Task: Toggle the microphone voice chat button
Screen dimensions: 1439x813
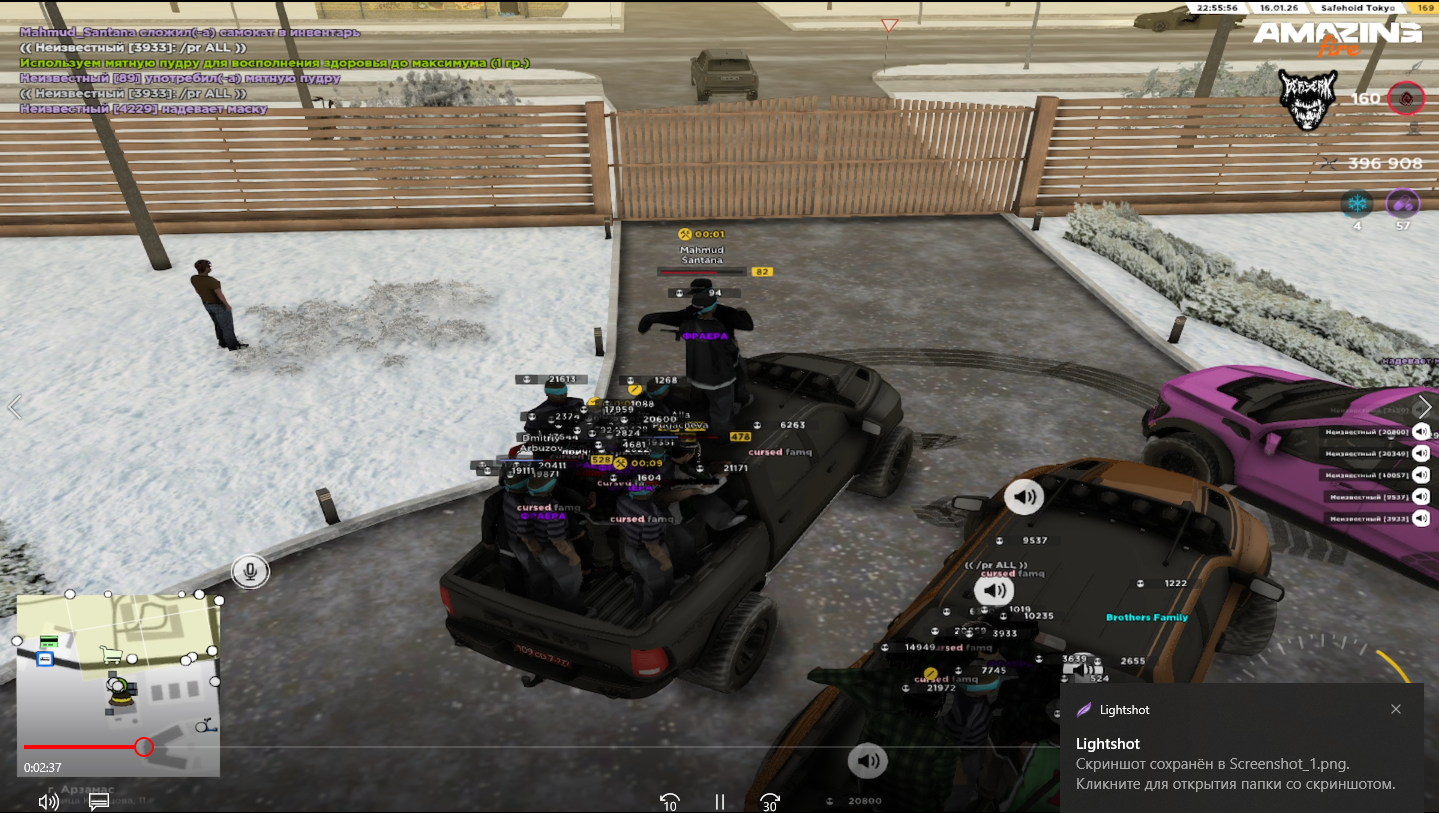Action: click(250, 572)
